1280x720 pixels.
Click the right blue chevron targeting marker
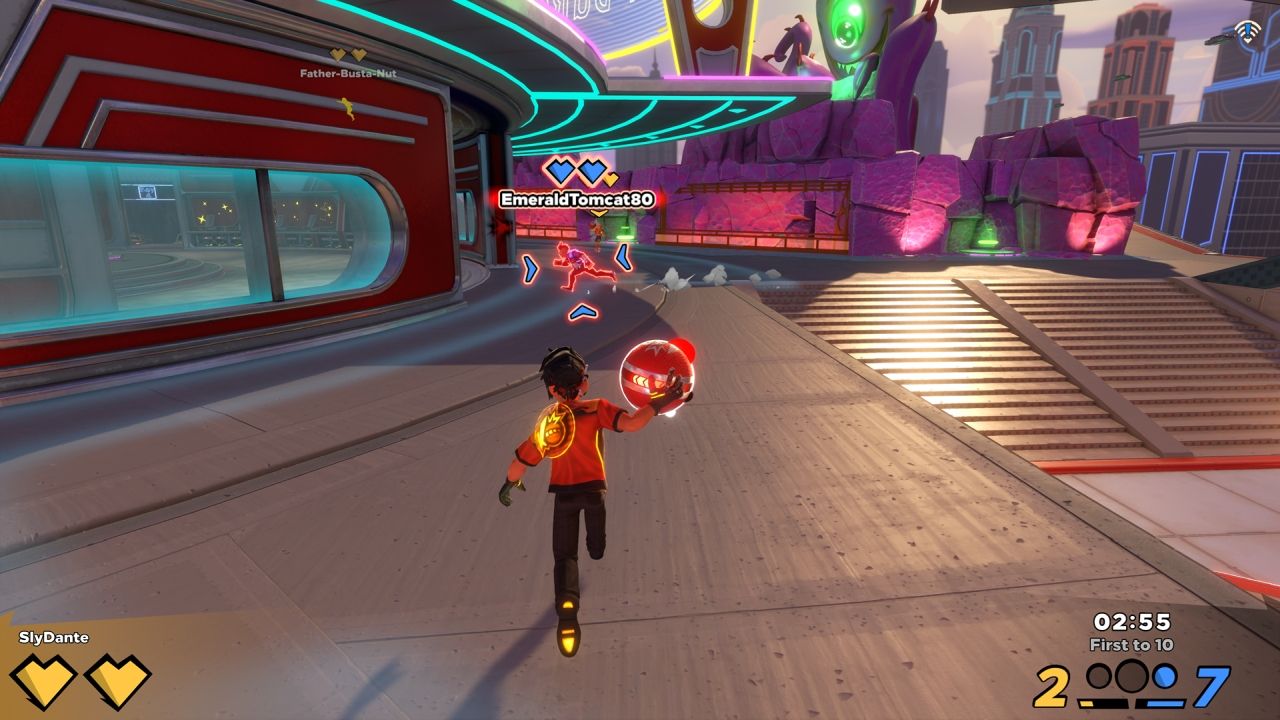[622, 257]
